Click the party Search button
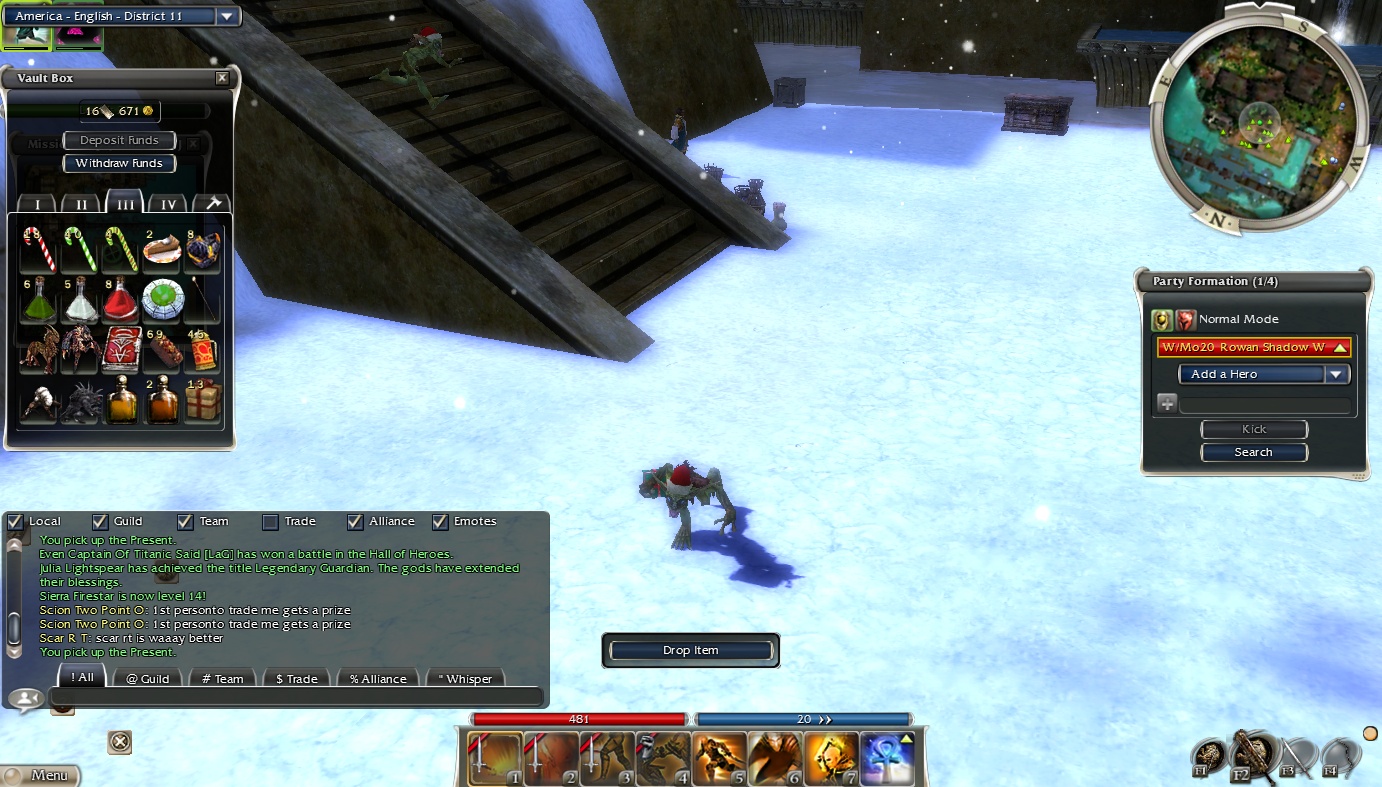This screenshot has height=787, width=1382. click(1254, 452)
